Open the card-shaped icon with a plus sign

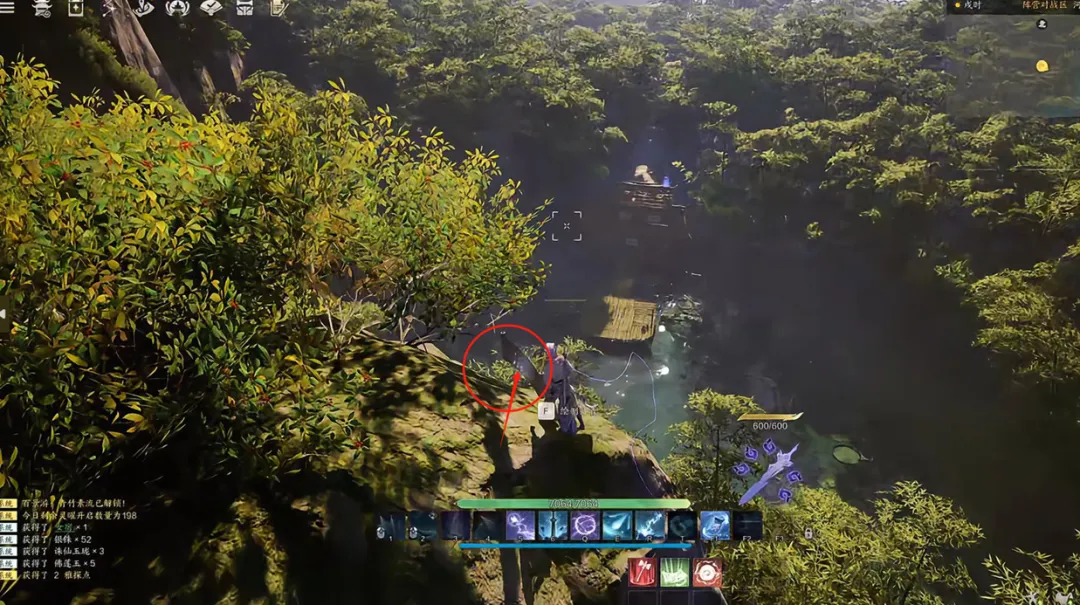(x=76, y=8)
